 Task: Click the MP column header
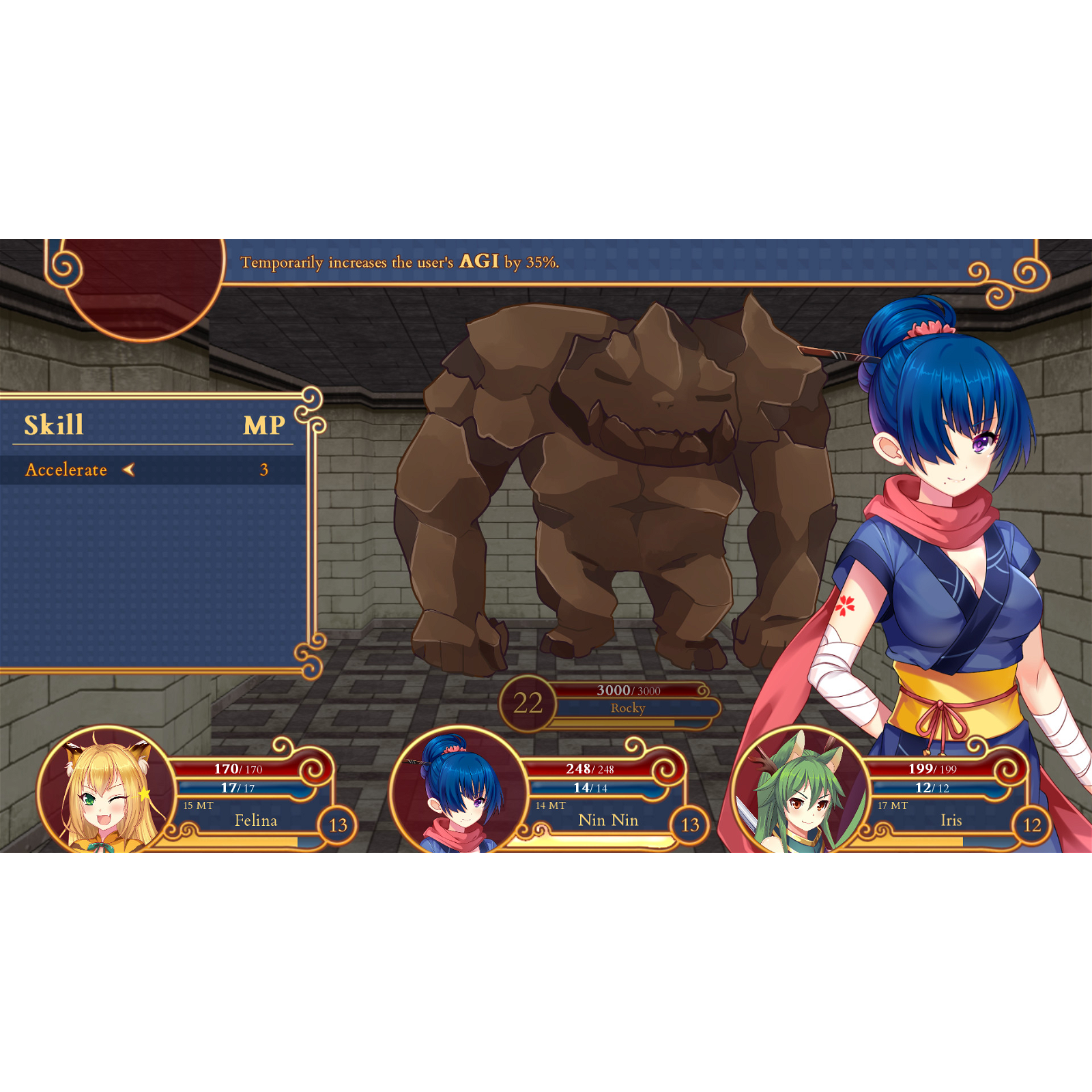[266, 426]
